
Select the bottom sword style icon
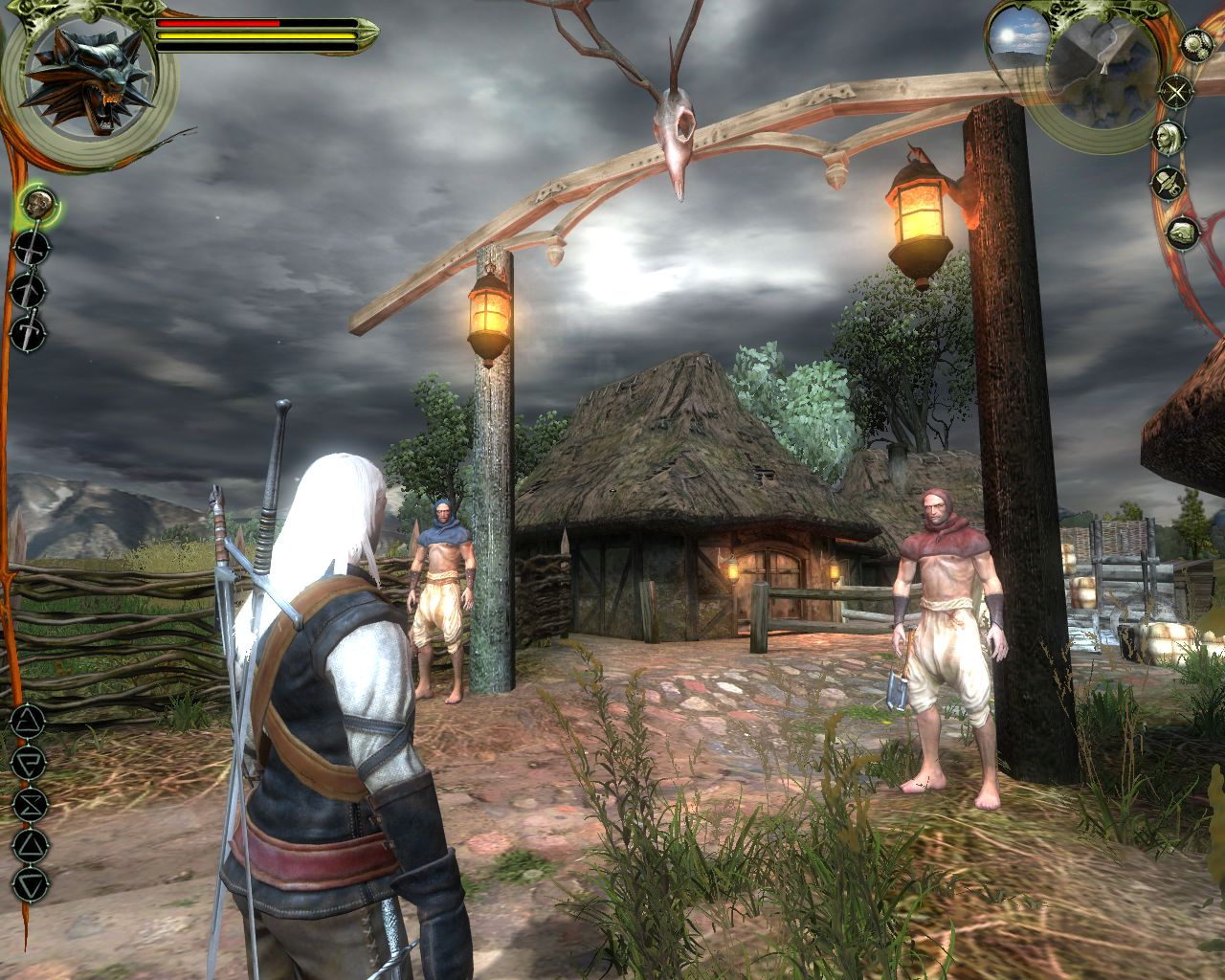[29, 331]
